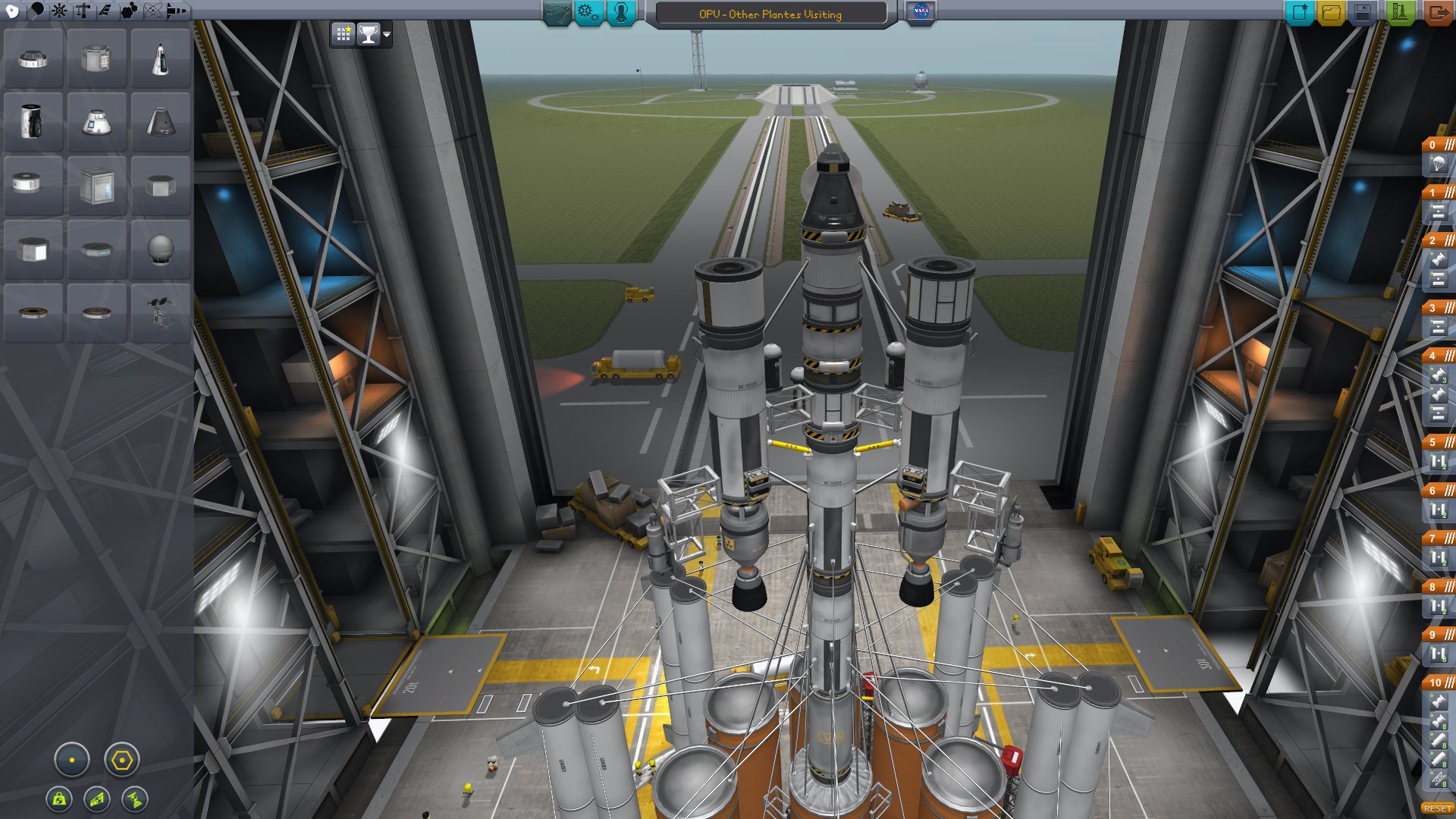
Task: Open the custom part categories grid button
Action: pyautogui.click(x=344, y=34)
